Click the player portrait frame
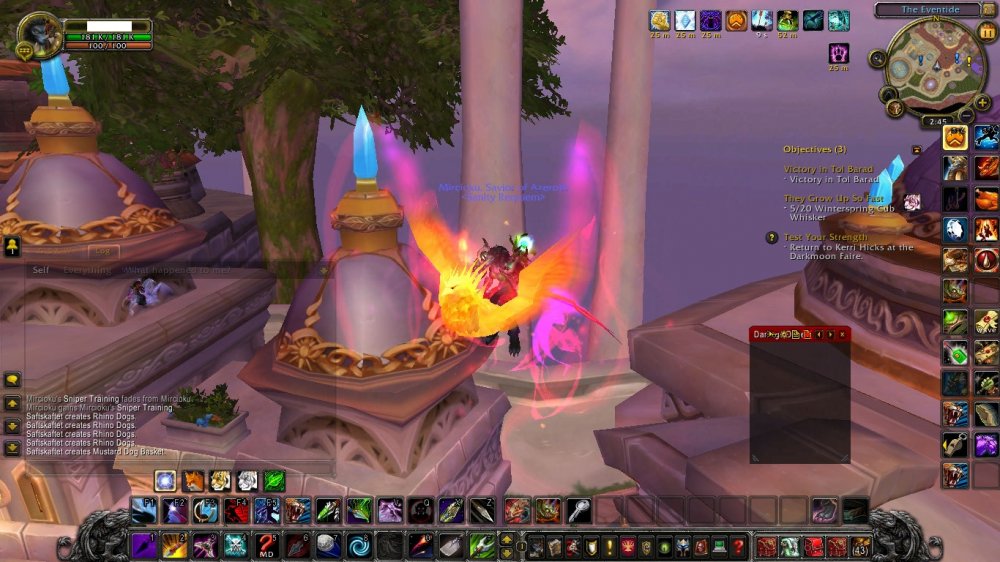1000x562 pixels. pyautogui.click(x=41, y=35)
